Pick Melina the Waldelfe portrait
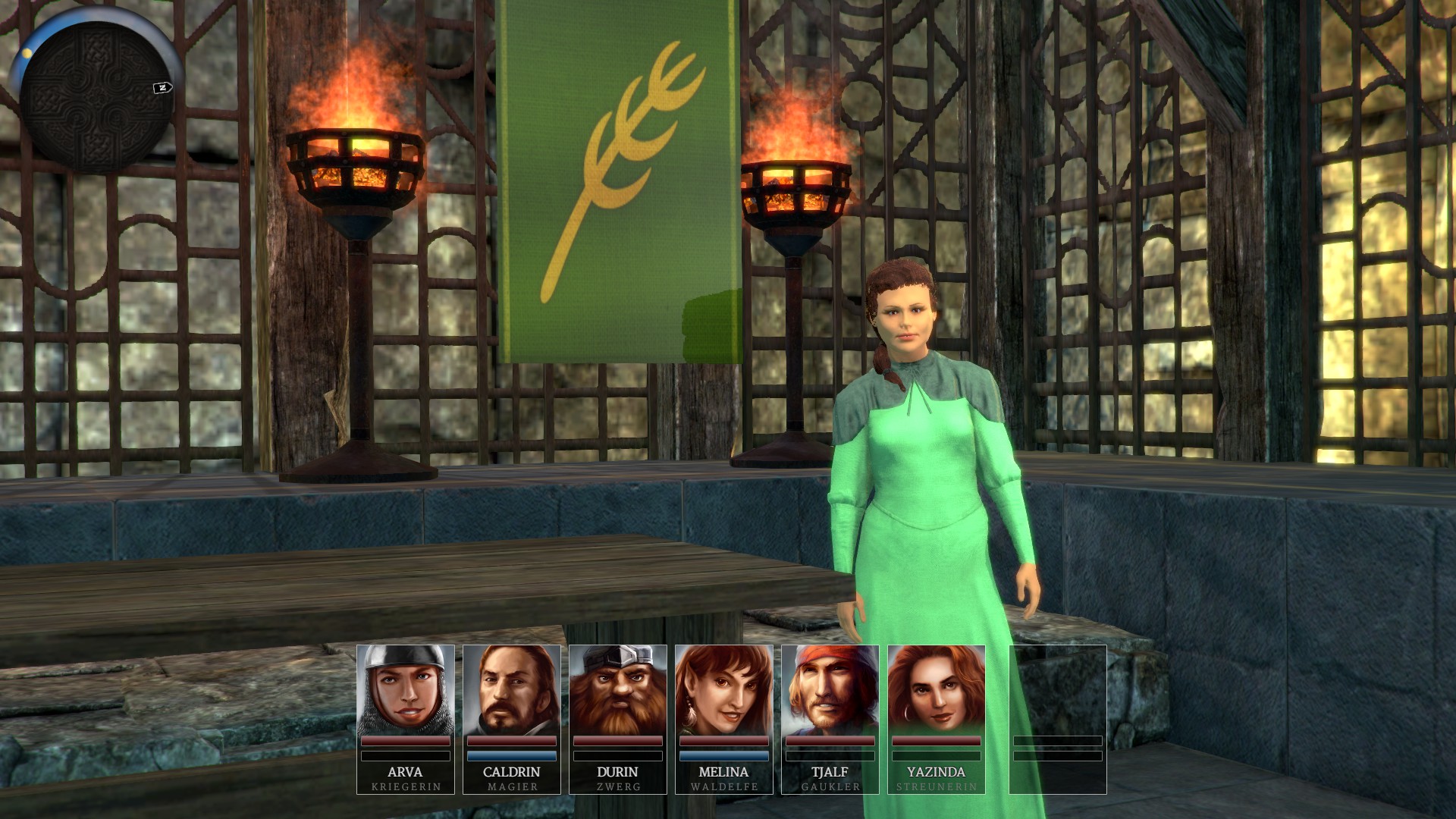 [x=723, y=692]
